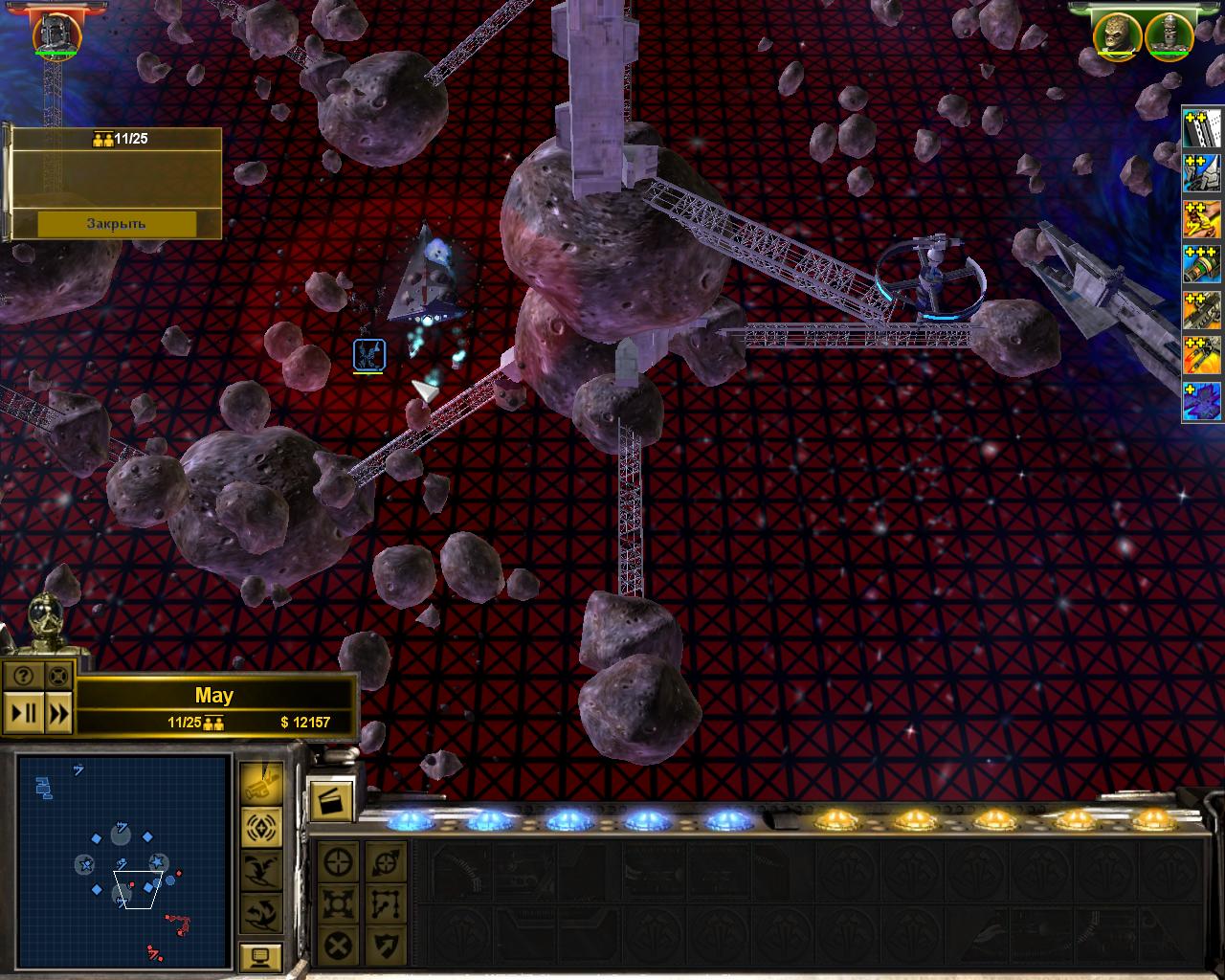Select the three-plus green cannon upgrade icon
This screenshot has width=1225, height=980.
[x=1203, y=263]
